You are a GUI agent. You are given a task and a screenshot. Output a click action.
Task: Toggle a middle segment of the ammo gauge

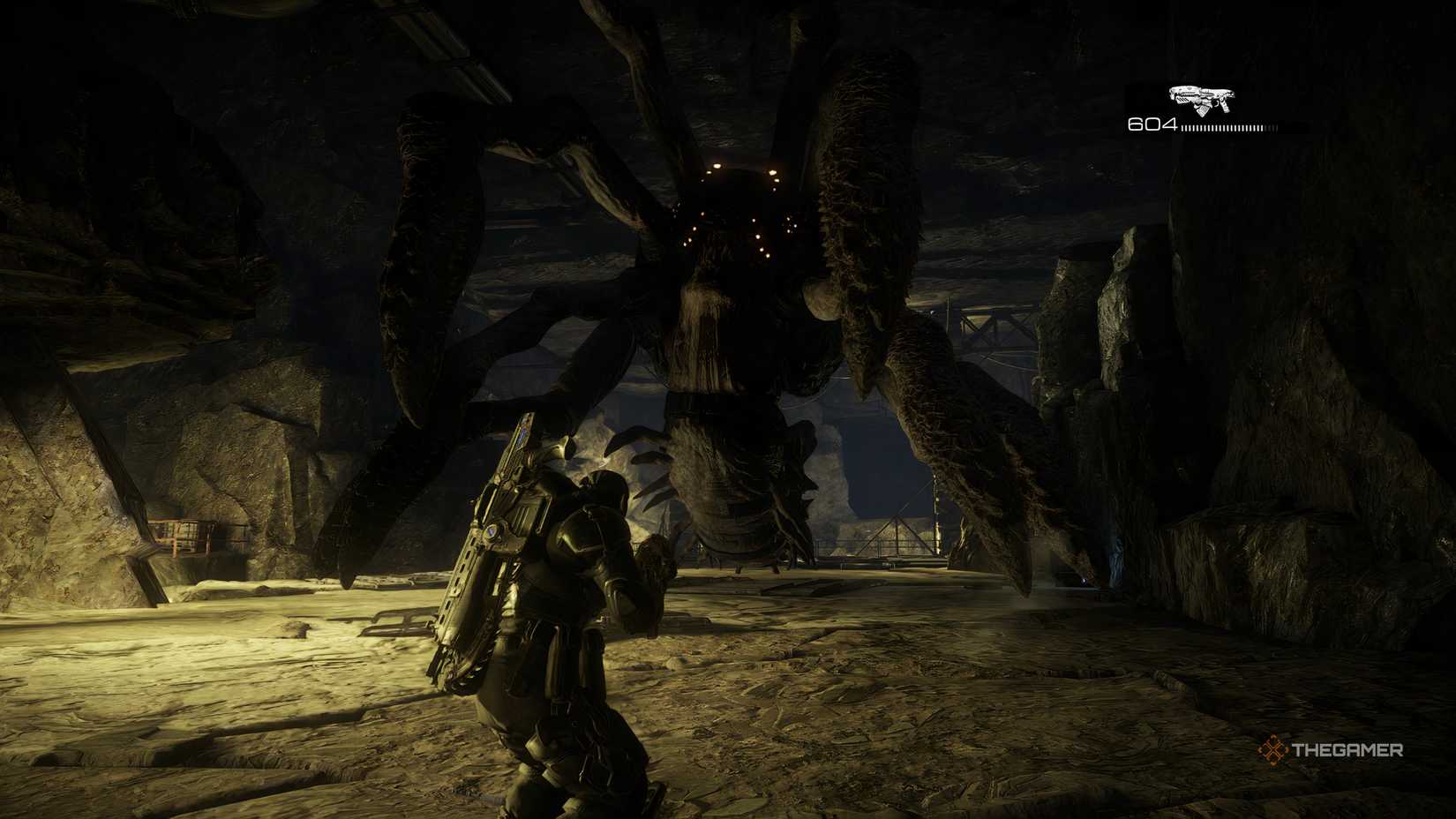click(x=1222, y=127)
